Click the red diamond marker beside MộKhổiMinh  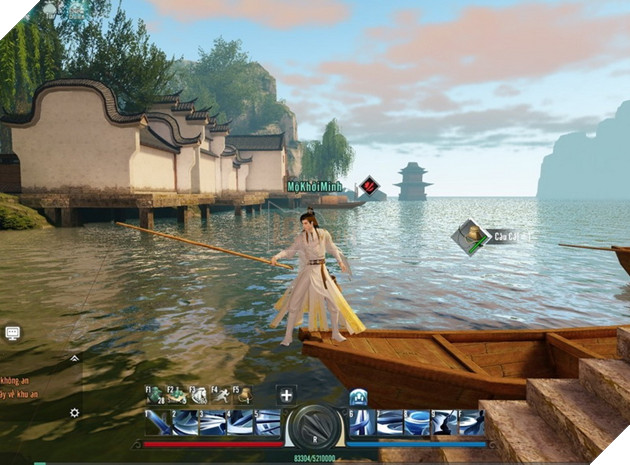369,185
